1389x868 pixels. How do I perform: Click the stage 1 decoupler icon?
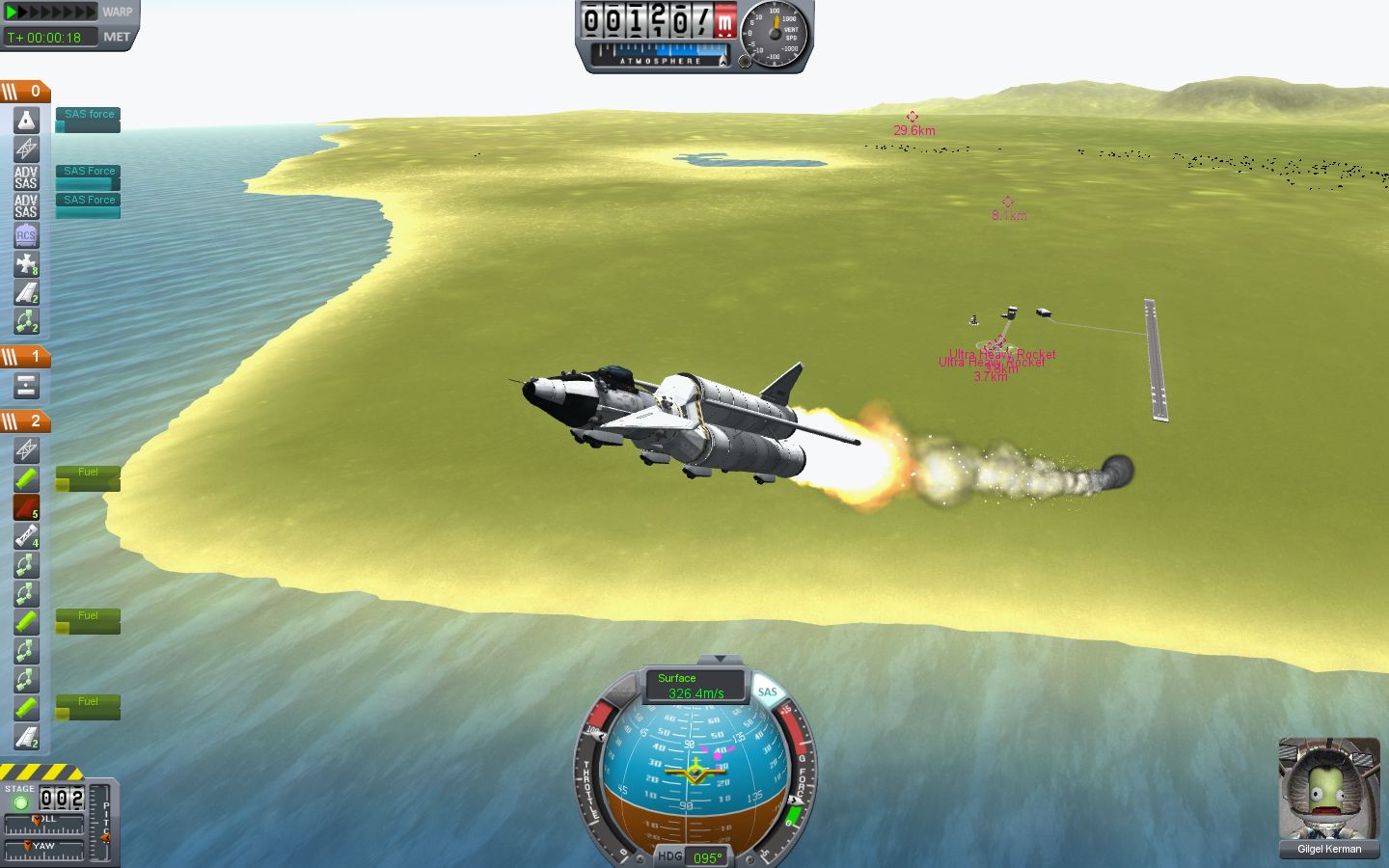[x=26, y=387]
